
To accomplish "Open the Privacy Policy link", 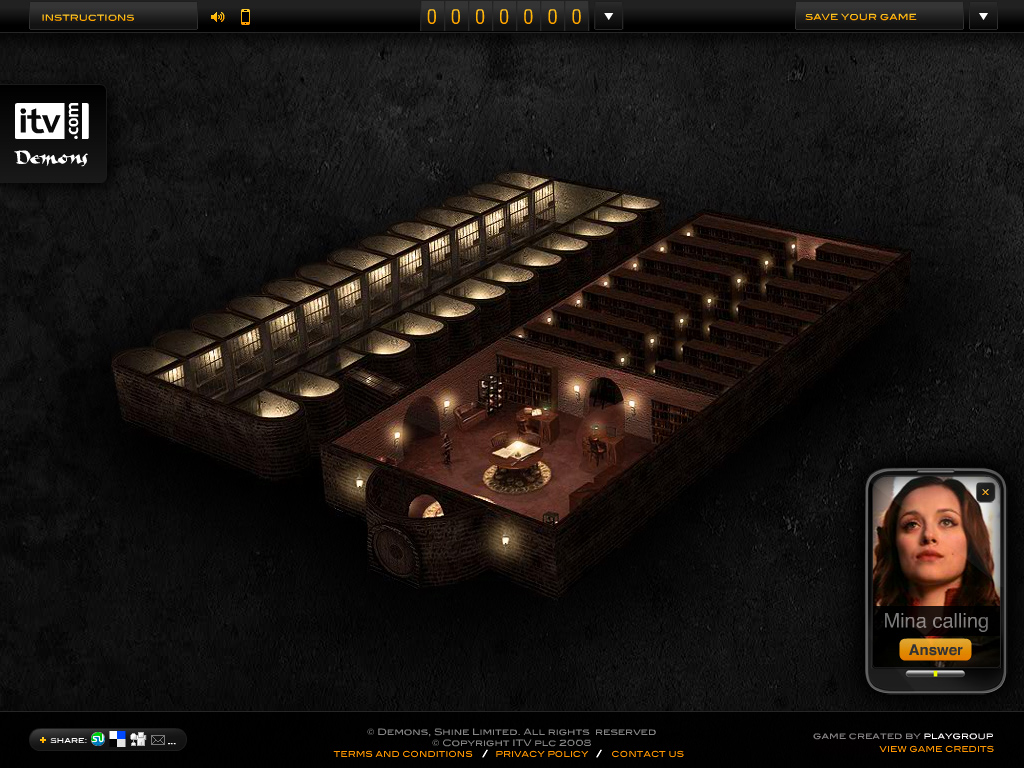I will point(542,754).
